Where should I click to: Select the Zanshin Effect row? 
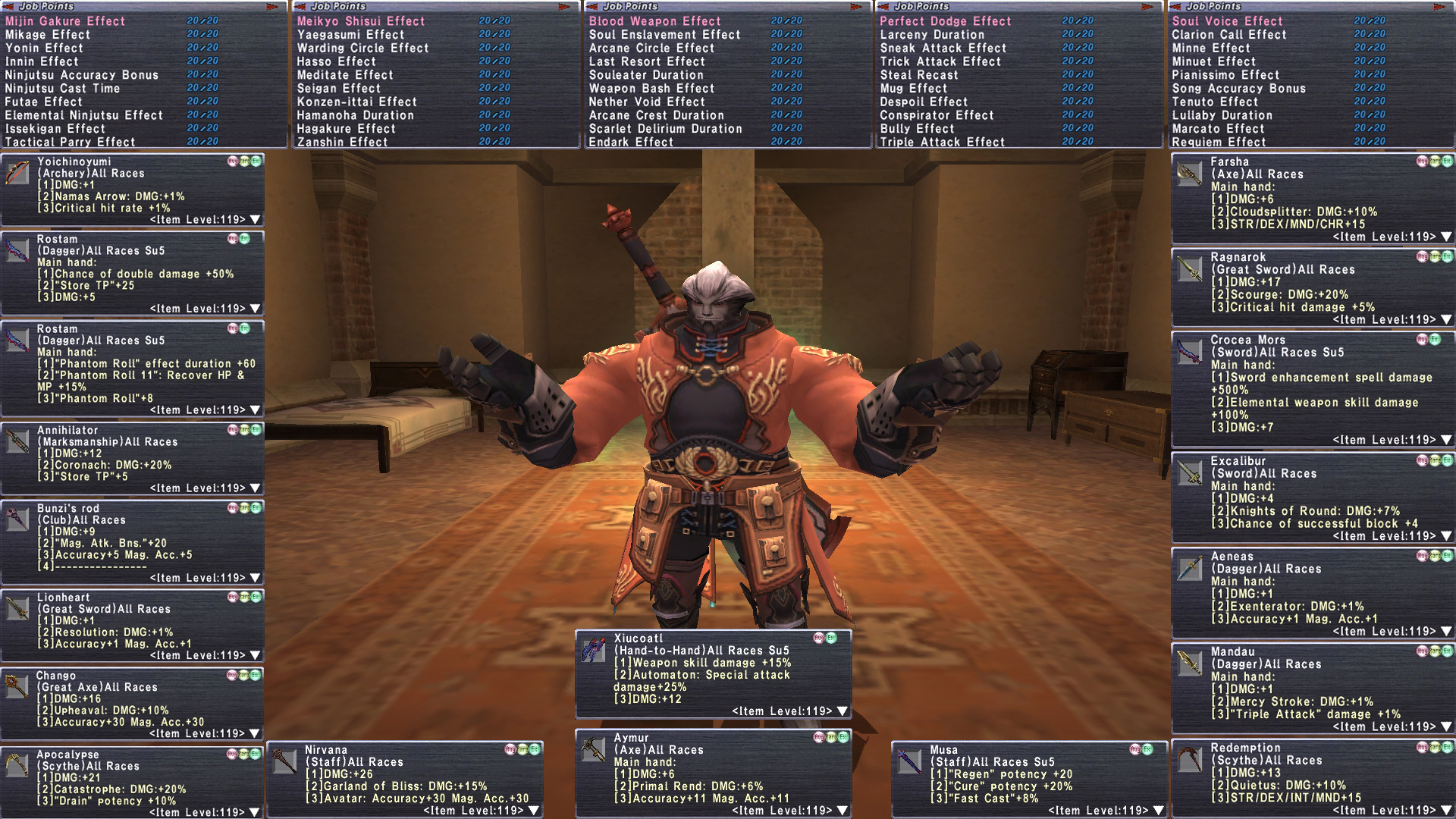point(342,142)
